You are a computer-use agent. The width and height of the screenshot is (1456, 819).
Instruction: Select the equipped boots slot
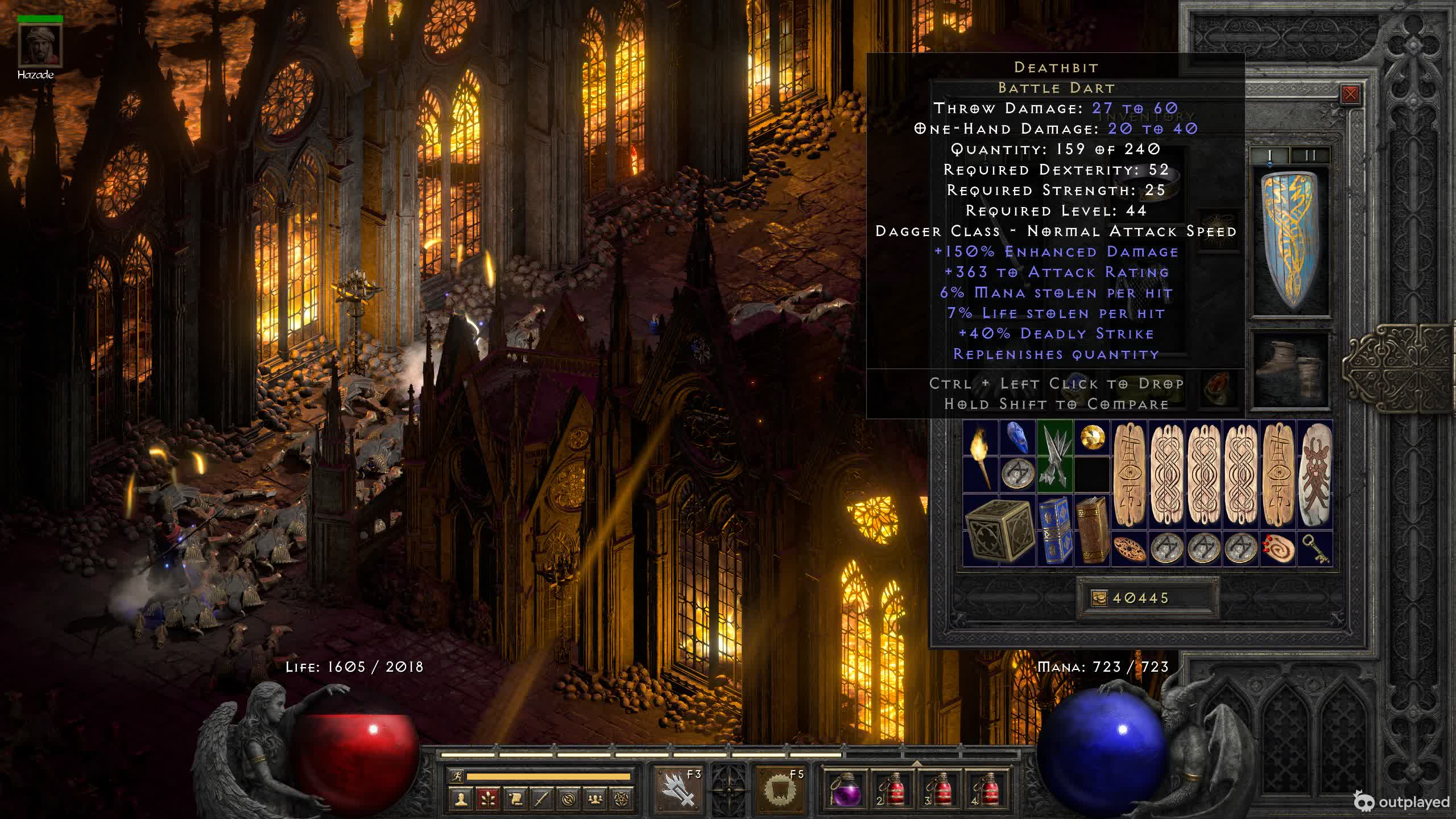point(1291,370)
